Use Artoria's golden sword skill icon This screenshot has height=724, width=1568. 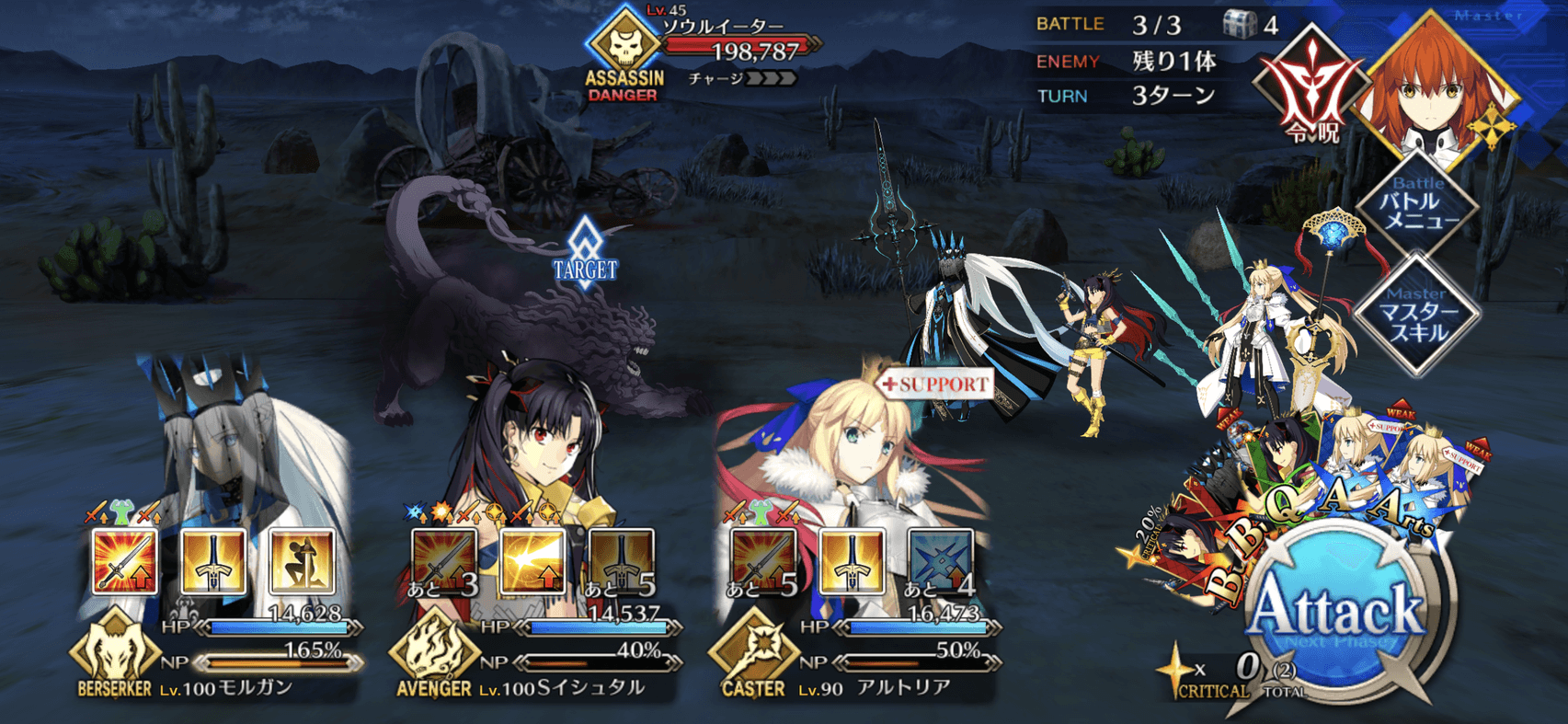(x=852, y=561)
